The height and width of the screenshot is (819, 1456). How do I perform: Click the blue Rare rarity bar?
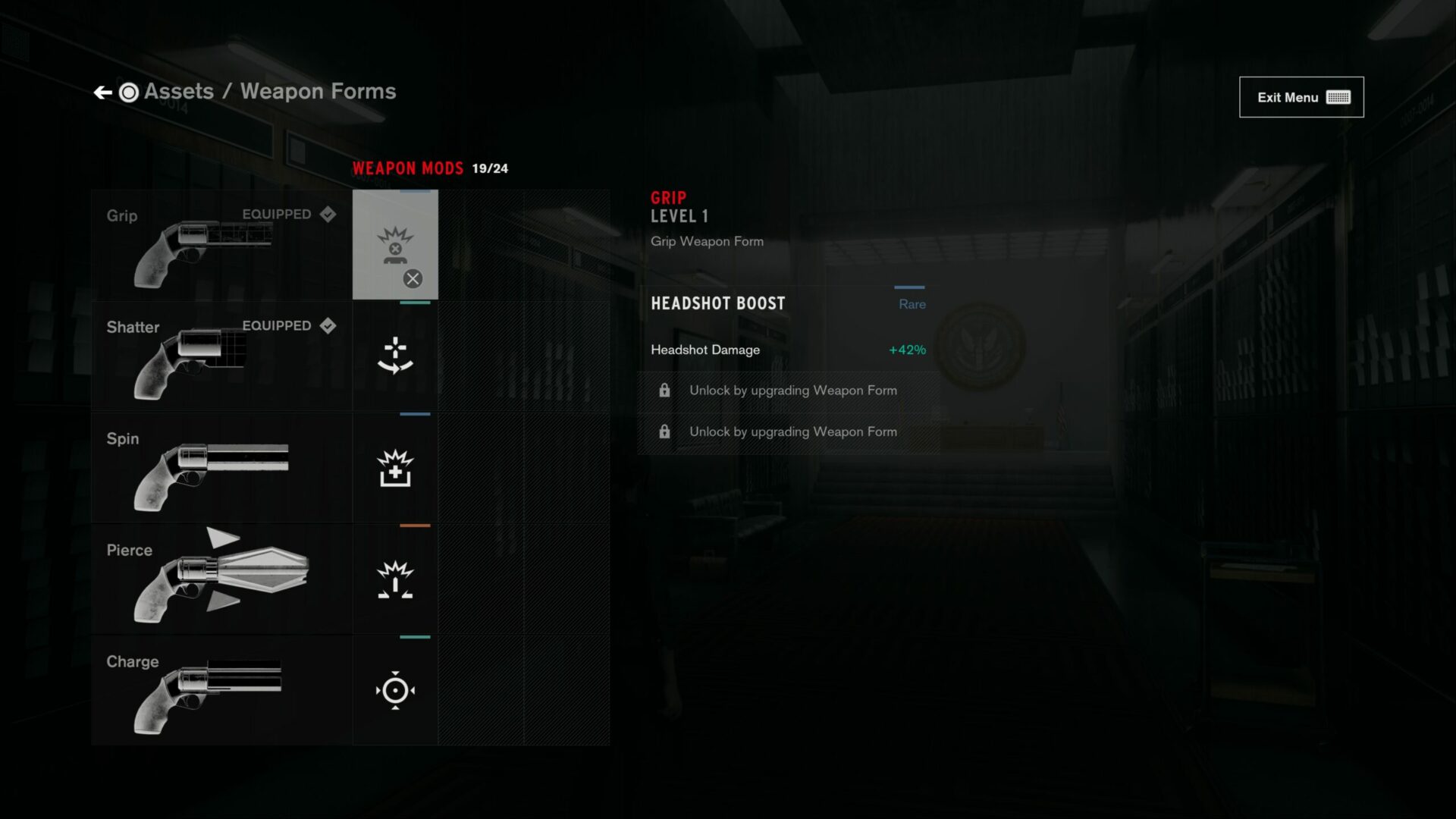coord(910,288)
